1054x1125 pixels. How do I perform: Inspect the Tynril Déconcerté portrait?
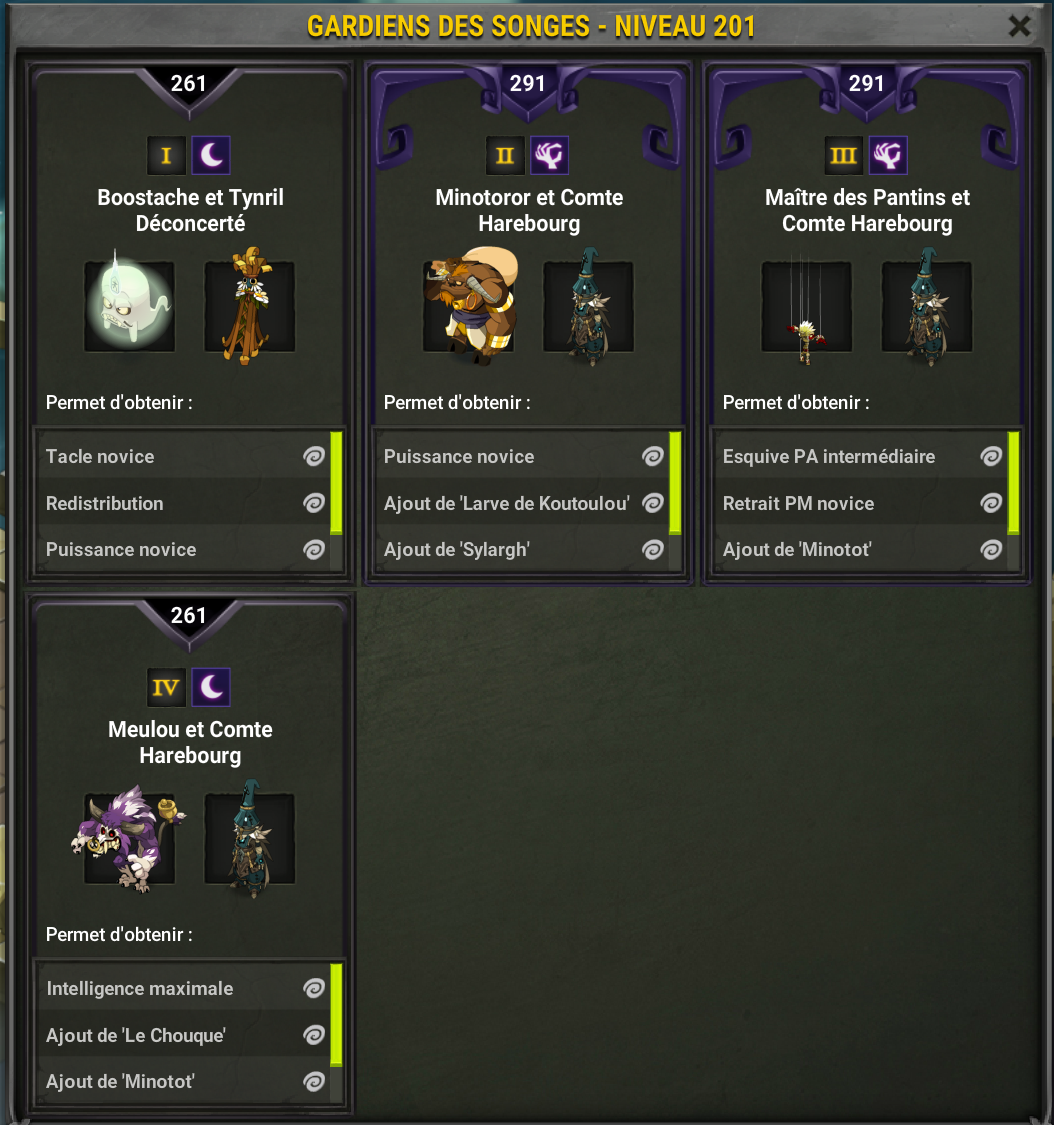[249, 305]
